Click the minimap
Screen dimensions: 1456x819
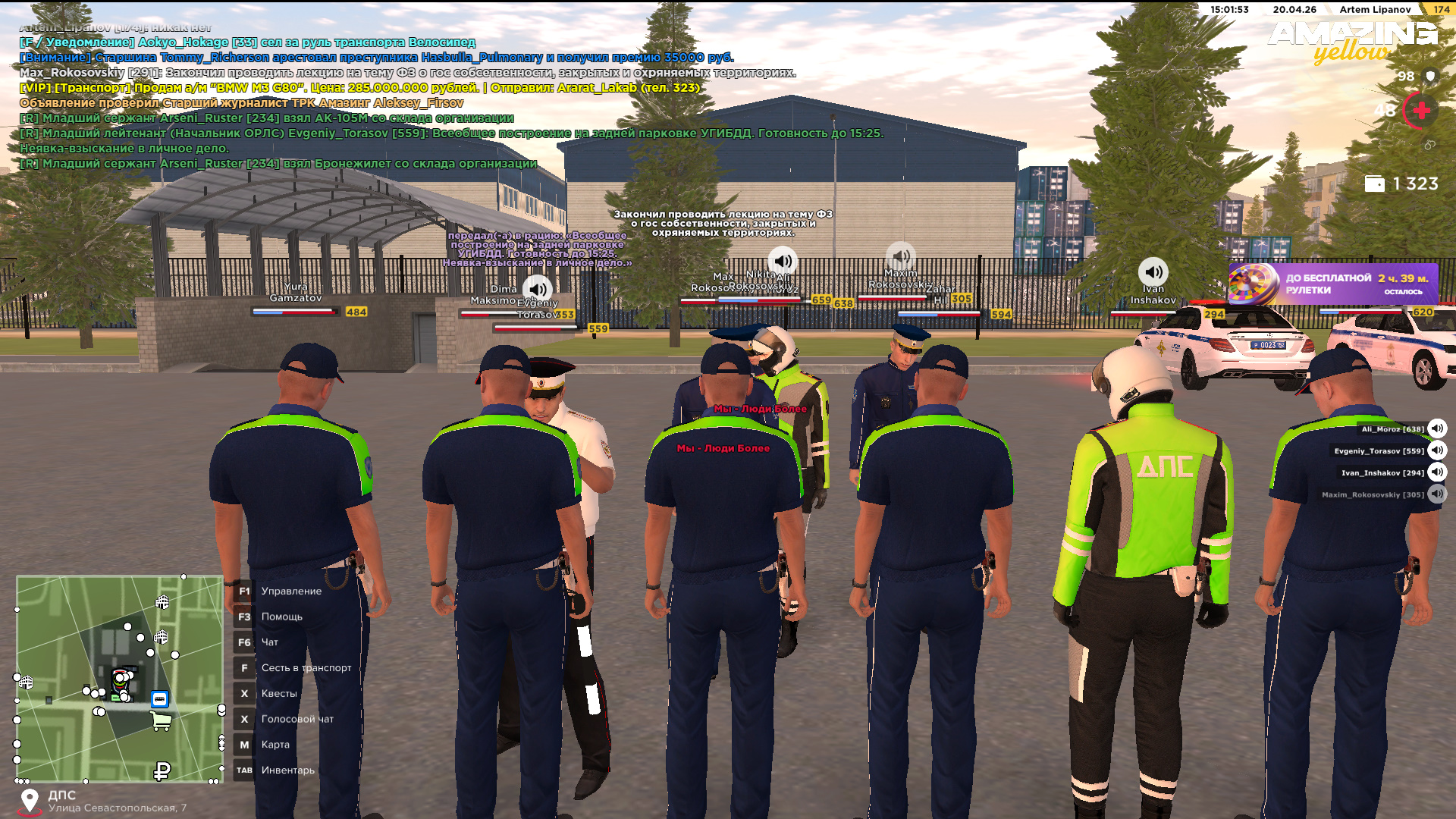pos(119,678)
